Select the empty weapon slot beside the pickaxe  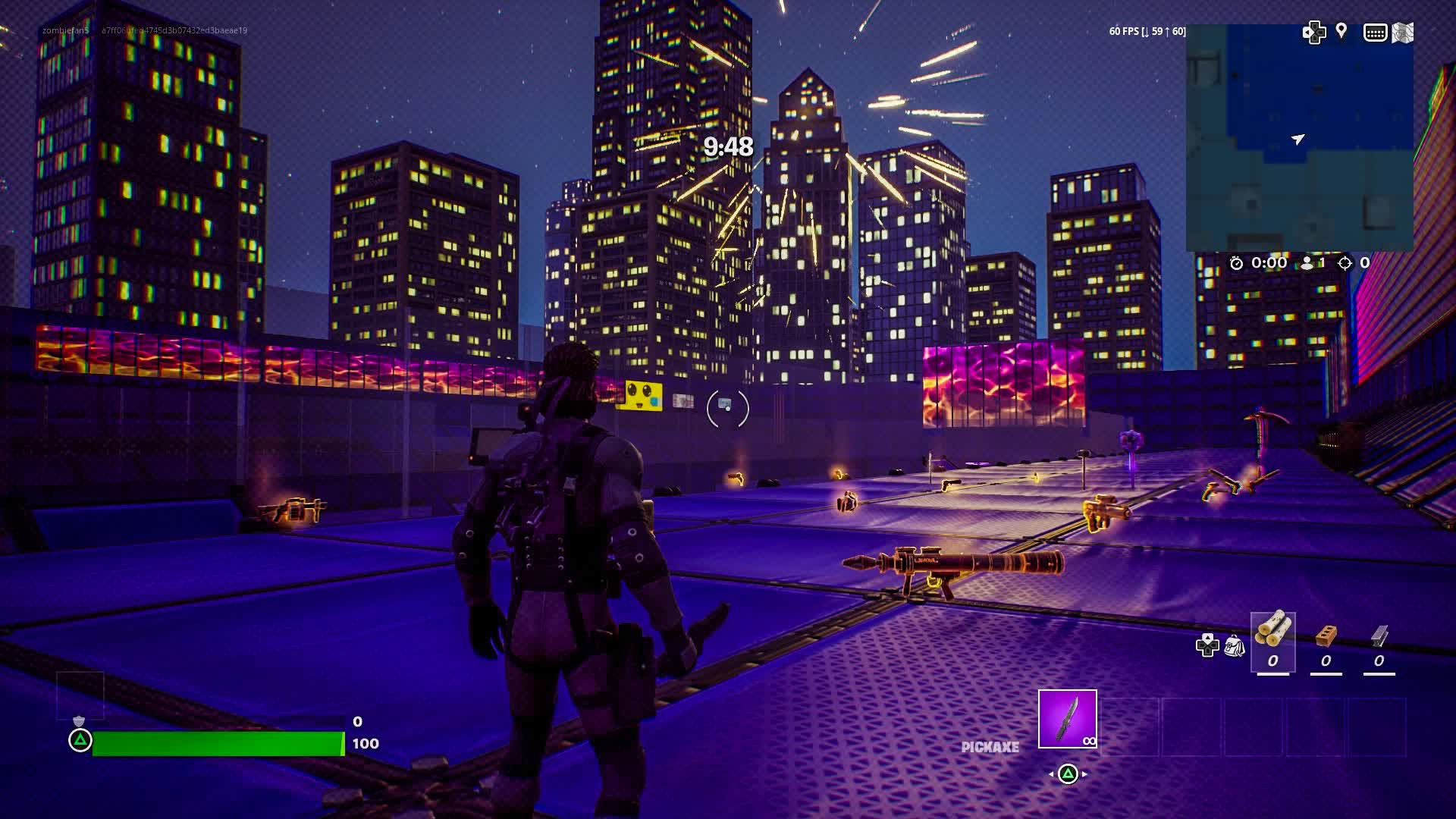click(x=1130, y=726)
